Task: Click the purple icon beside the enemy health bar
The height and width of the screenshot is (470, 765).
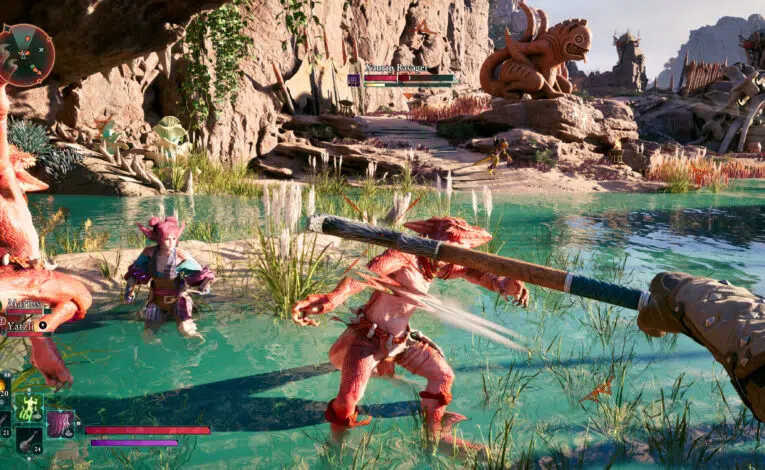Action: tap(354, 78)
